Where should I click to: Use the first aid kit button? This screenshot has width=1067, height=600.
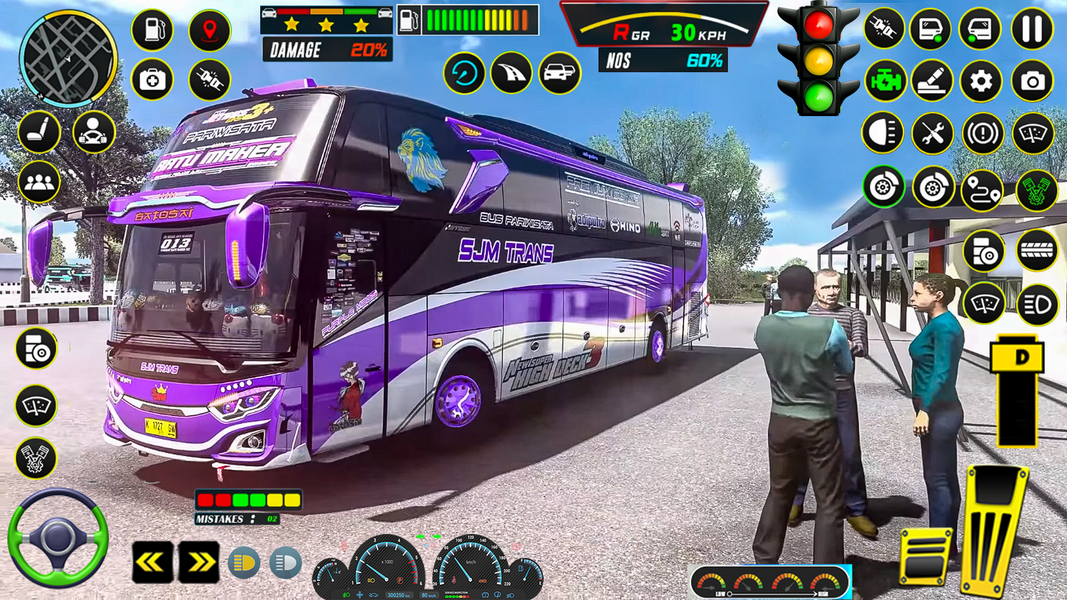click(x=152, y=80)
